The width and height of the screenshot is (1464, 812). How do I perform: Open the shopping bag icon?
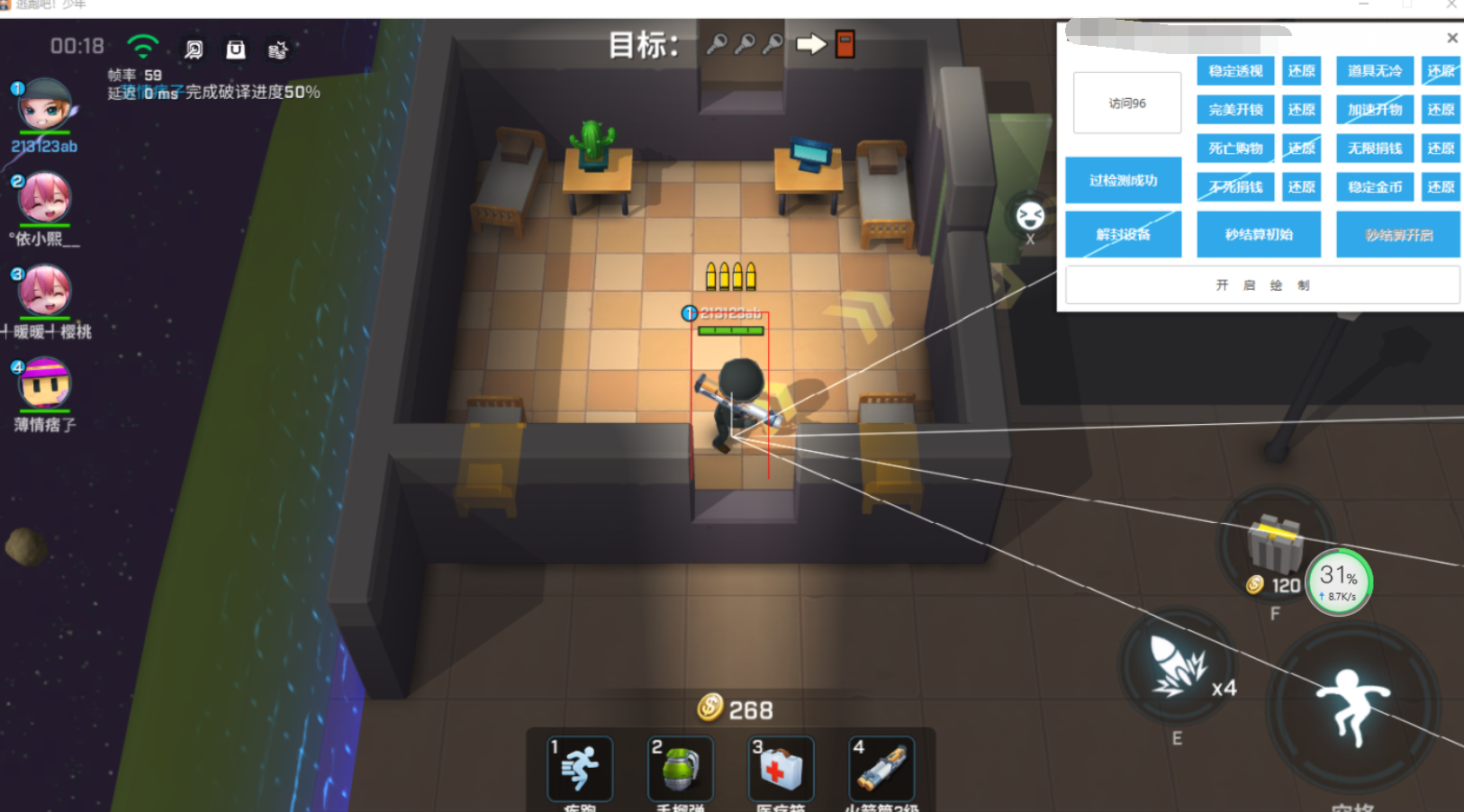coord(236,50)
